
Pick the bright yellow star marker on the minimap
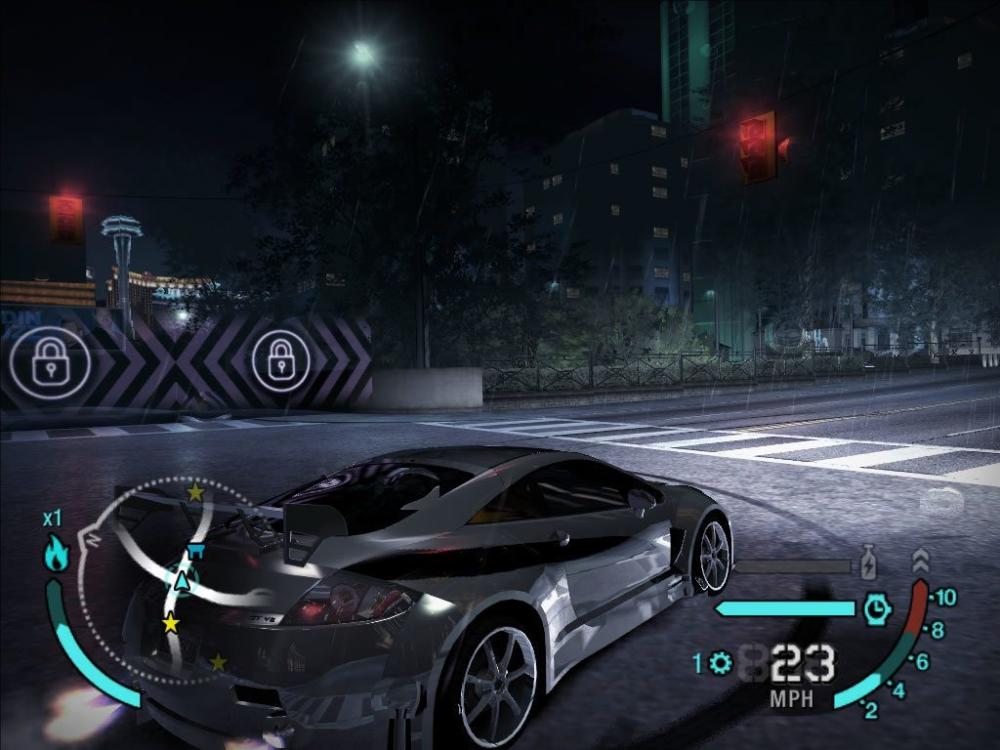(x=171, y=623)
